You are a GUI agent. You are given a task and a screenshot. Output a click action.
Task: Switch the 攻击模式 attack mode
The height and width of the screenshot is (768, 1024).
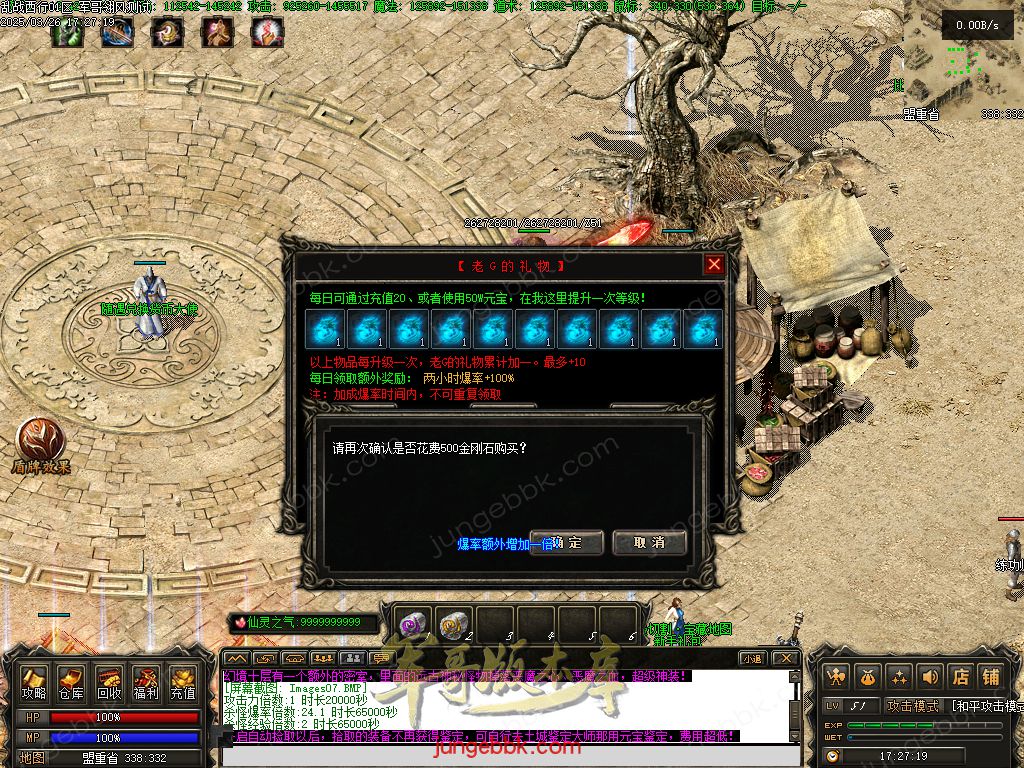point(914,706)
